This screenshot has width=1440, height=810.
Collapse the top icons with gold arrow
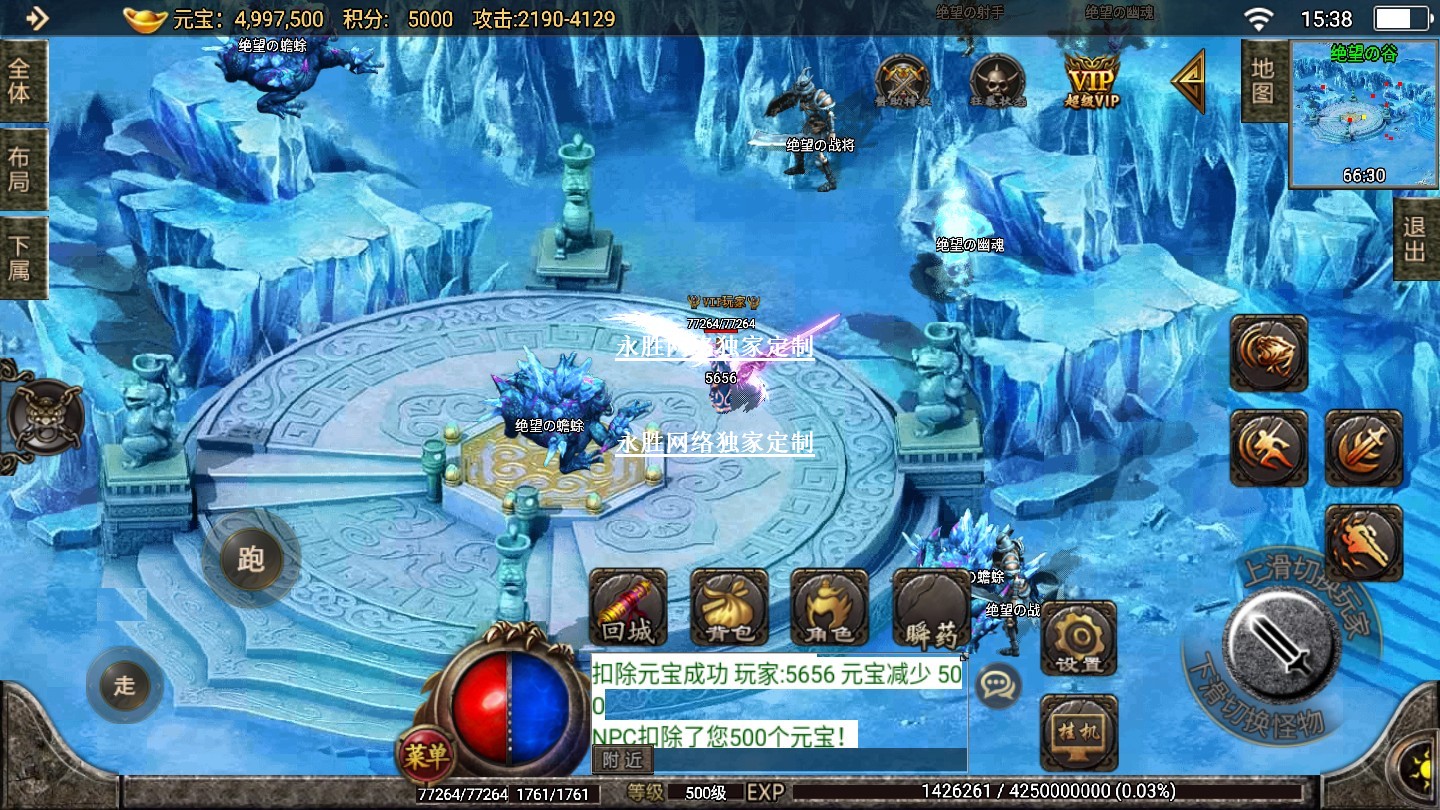click(x=1188, y=82)
